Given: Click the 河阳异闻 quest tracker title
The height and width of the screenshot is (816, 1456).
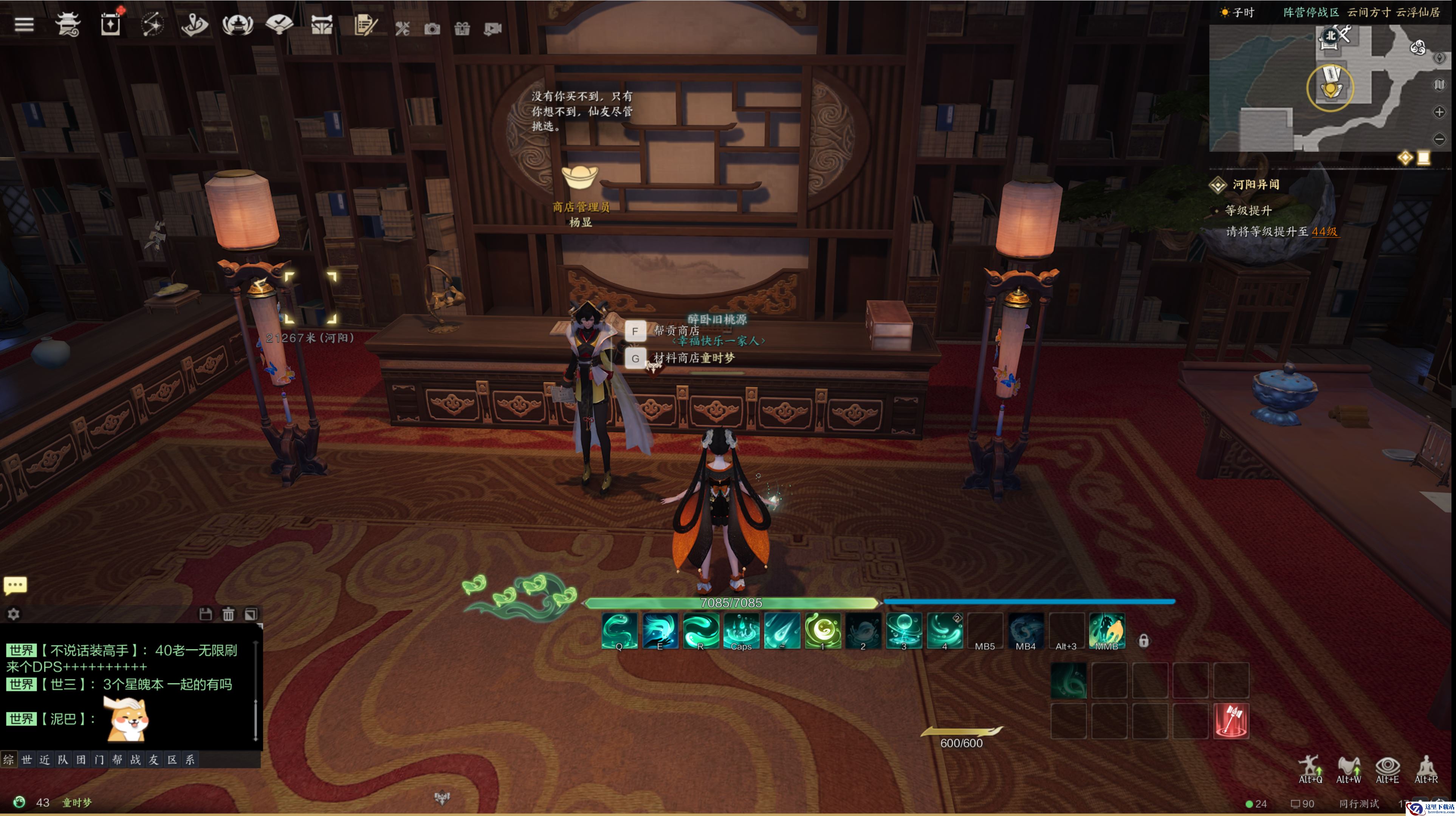Looking at the screenshot, I should pyautogui.click(x=1255, y=185).
